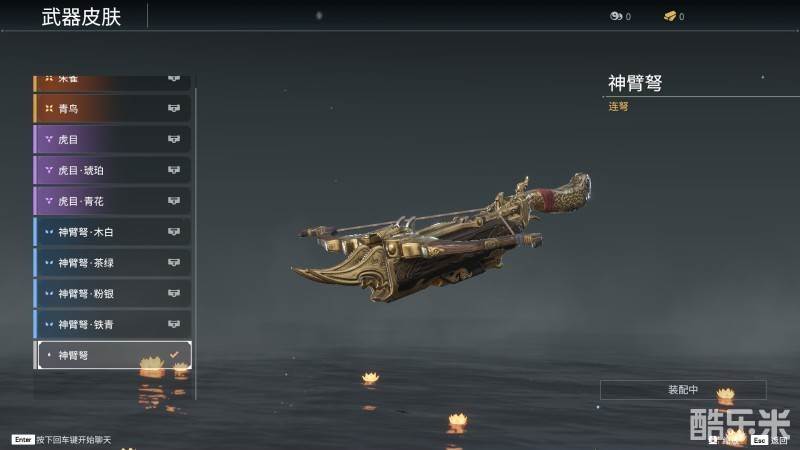
Task: Select the 神臂弩·粉银 skin
Action: pos(112,294)
